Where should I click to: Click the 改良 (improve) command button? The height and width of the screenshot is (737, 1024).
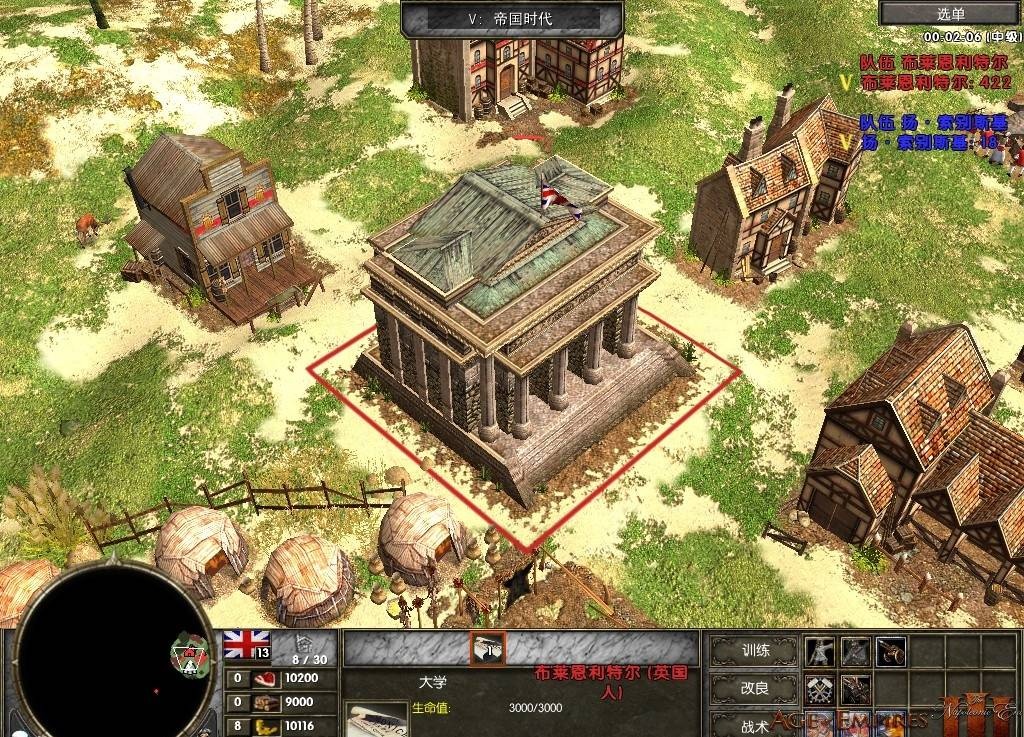click(755, 689)
